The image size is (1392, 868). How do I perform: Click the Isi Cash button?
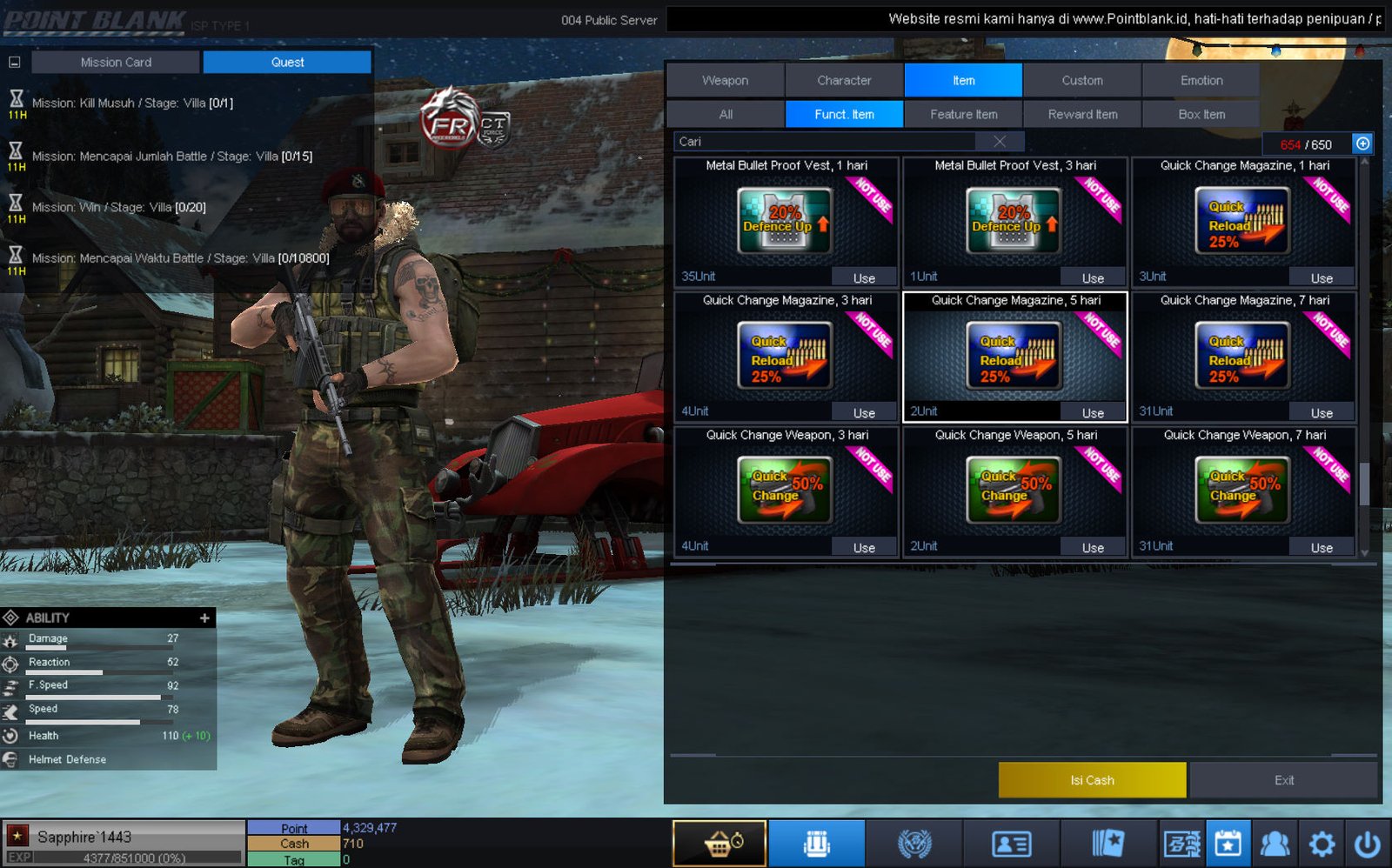pos(1092,780)
